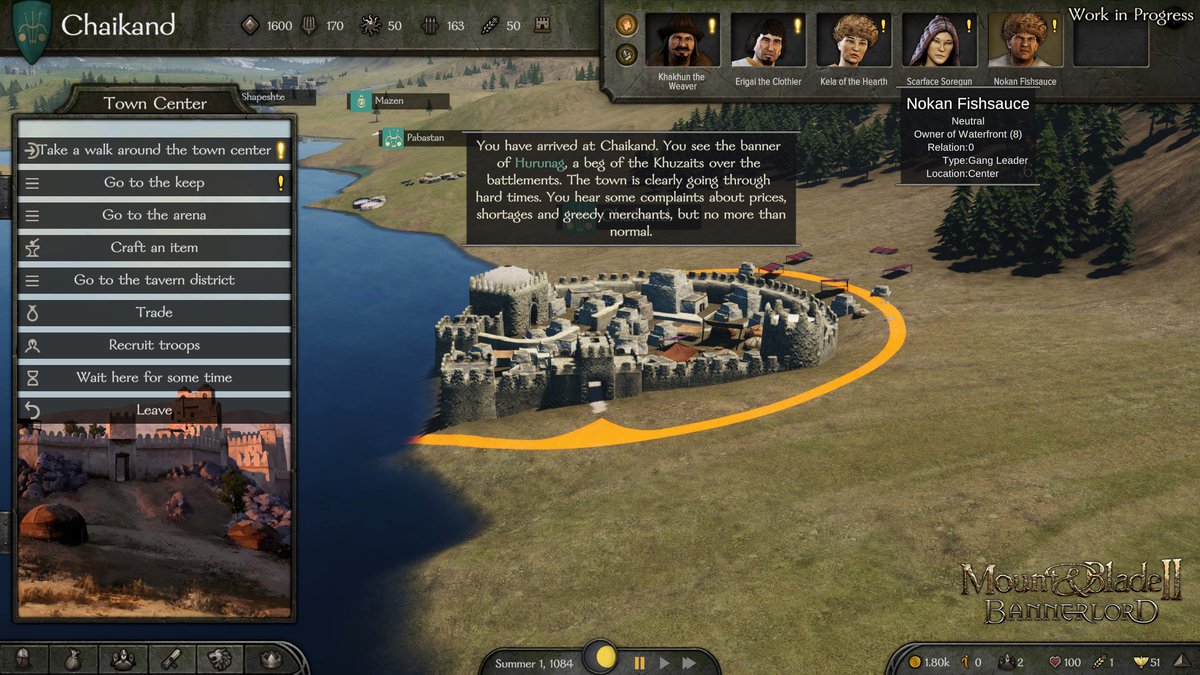Click Khakhun the Weaver portrait
The height and width of the screenshot is (675, 1200).
coord(682,41)
